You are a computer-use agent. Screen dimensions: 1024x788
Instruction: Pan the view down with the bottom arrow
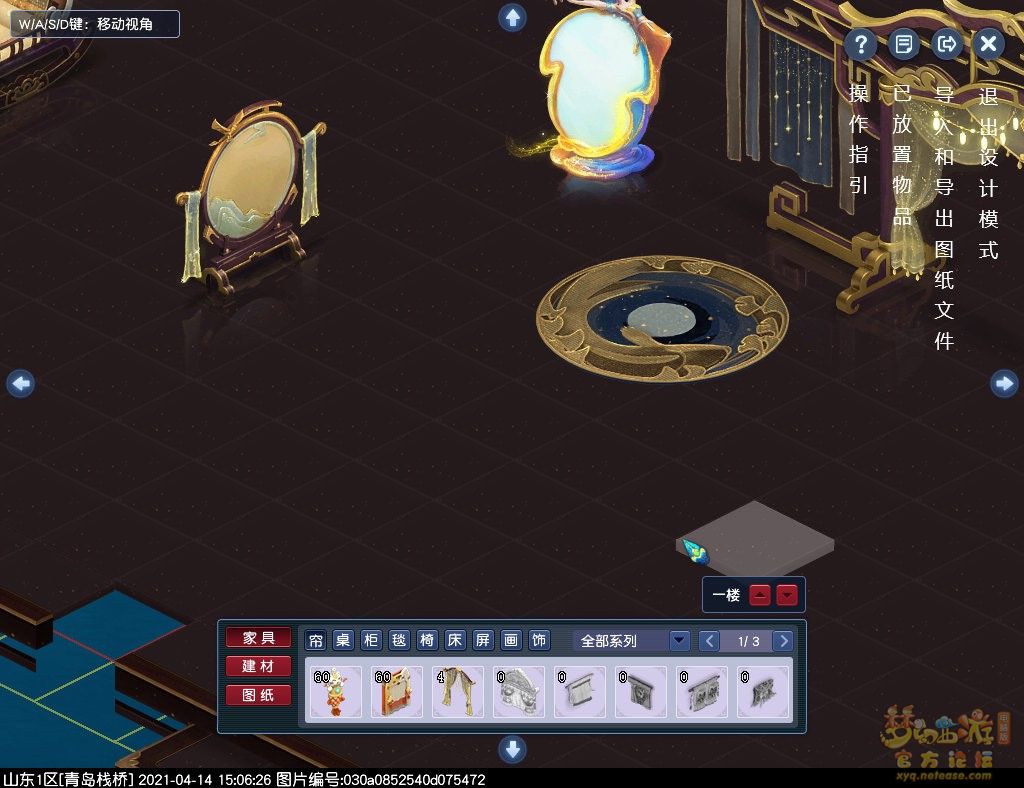coord(512,748)
